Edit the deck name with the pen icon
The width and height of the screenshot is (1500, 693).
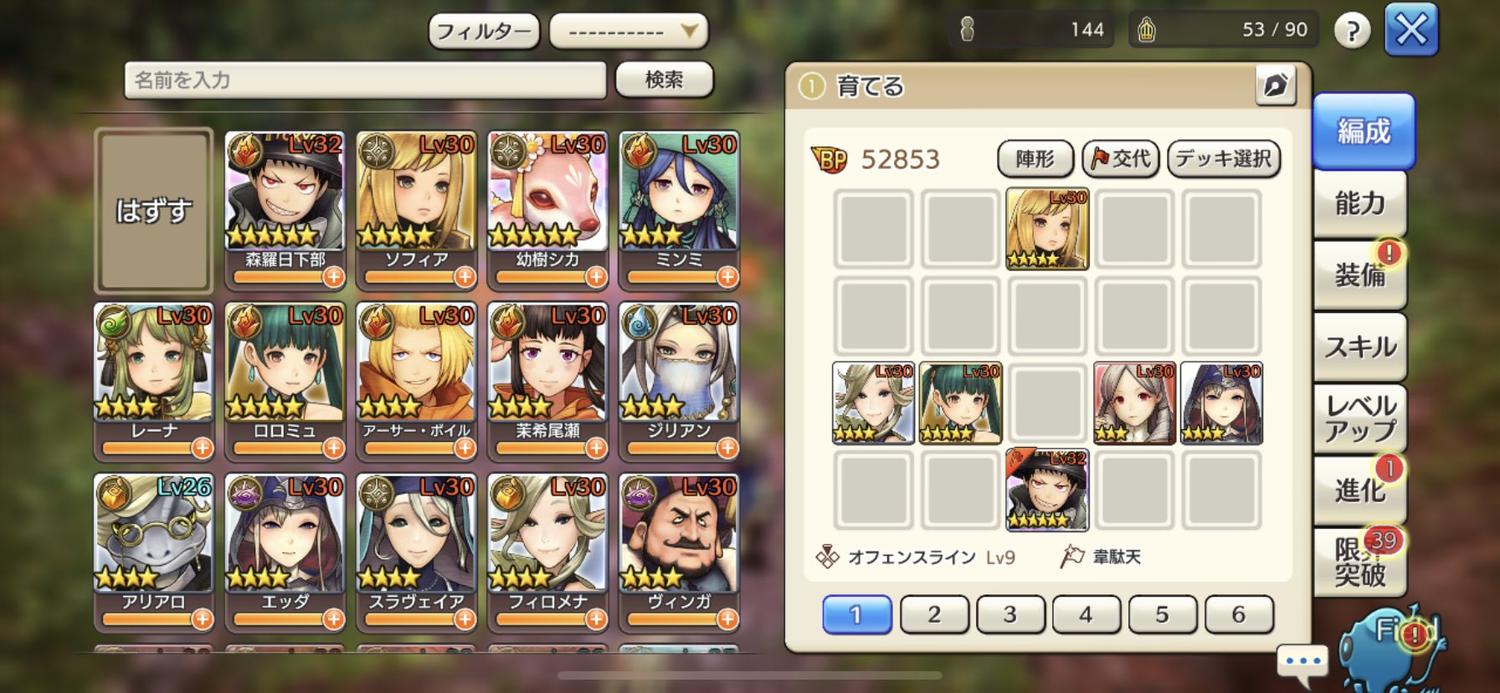point(1275,87)
